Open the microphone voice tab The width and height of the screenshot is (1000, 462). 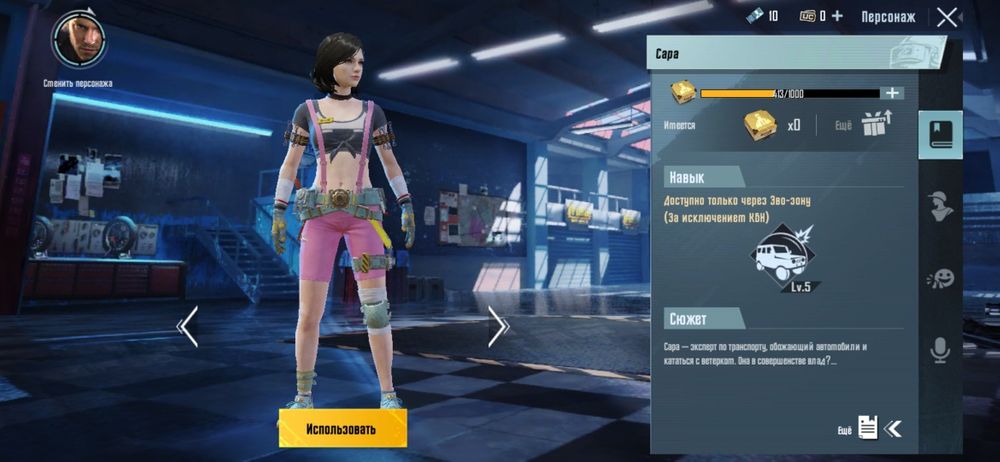point(940,349)
